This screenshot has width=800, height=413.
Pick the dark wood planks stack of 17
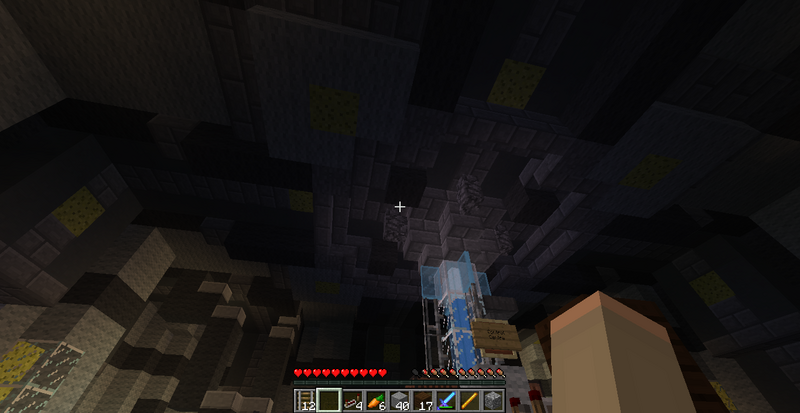tap(424, 400)
